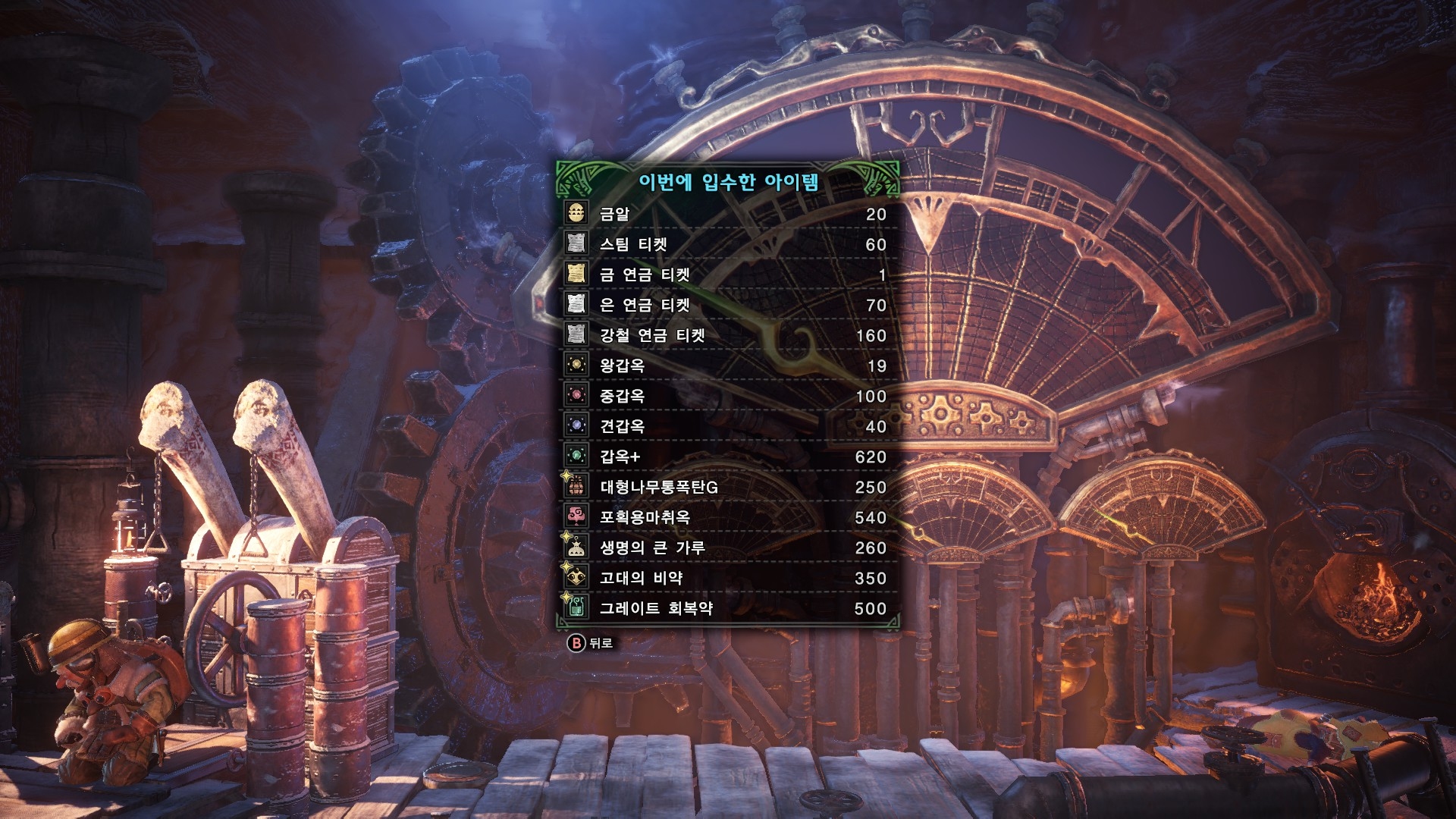Choose the 스팀 티켓 entry
The image size is (1456, 819).
726,244
